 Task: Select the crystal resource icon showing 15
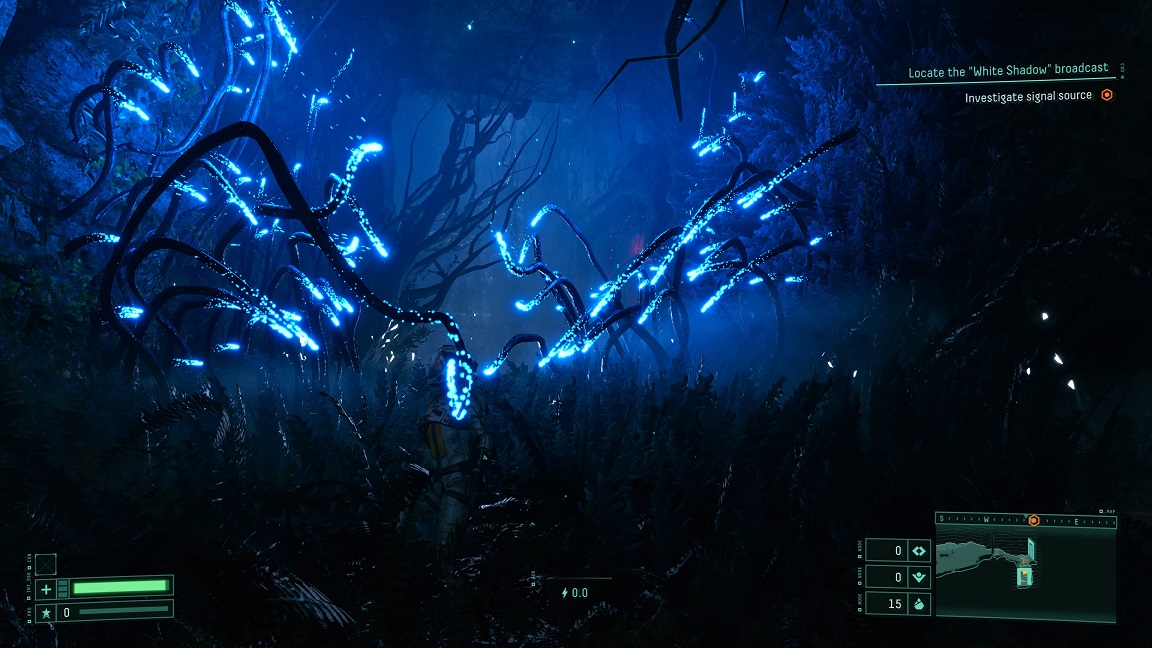tap(919, 603)
